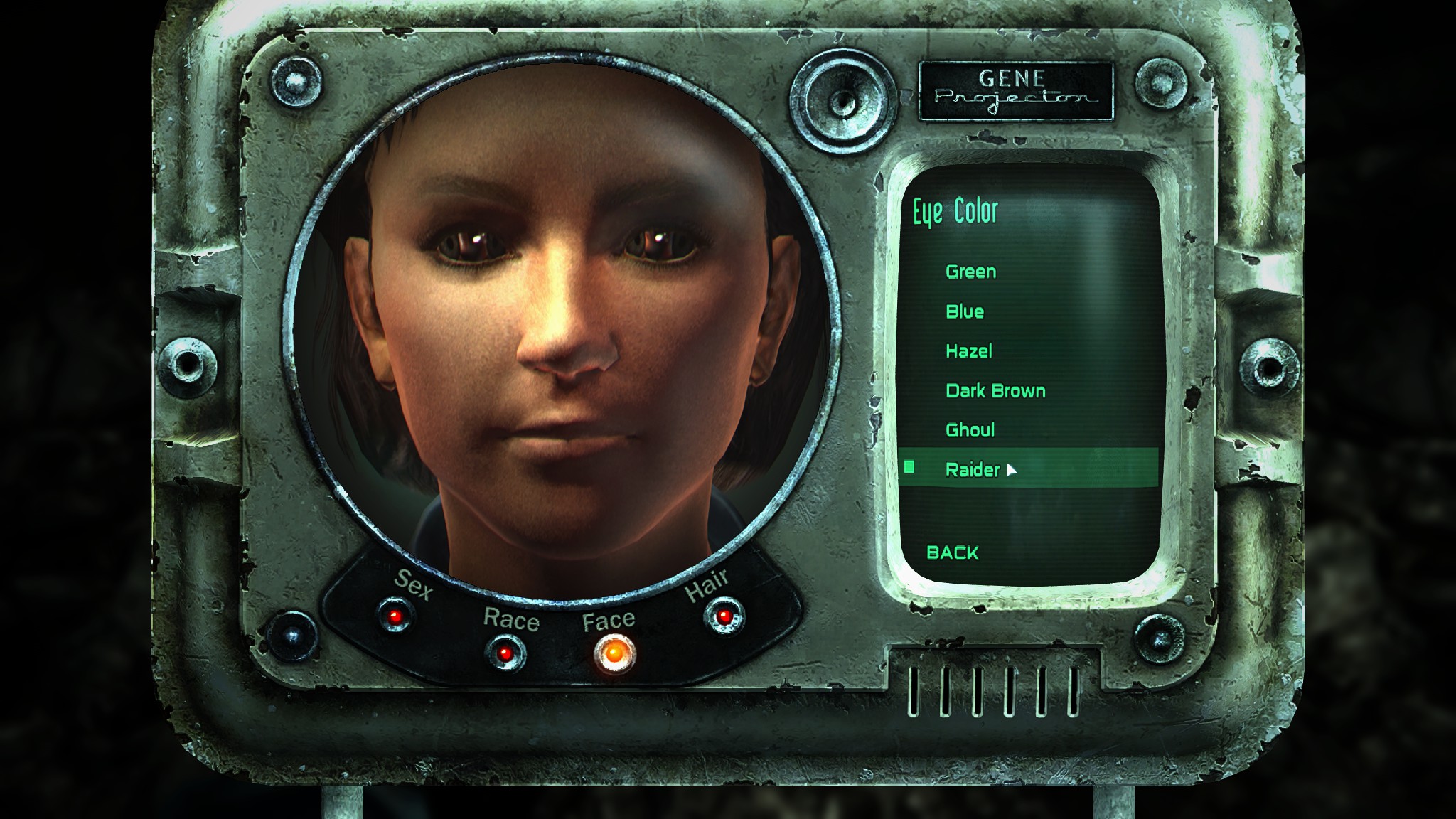Select the Blue eye color option

tap(965, 311)
